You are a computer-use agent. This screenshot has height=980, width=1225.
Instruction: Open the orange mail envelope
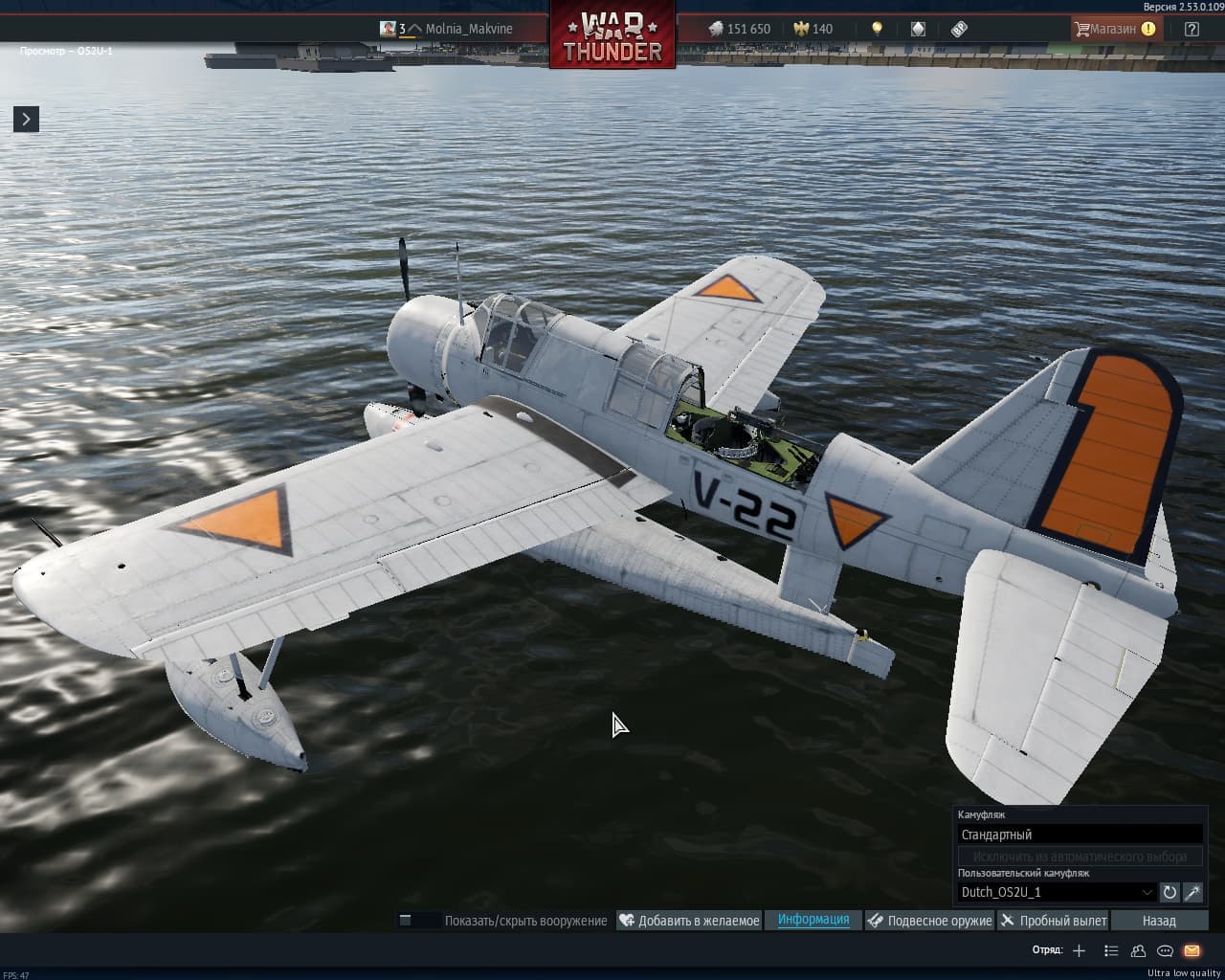[x=1192, y=950]
